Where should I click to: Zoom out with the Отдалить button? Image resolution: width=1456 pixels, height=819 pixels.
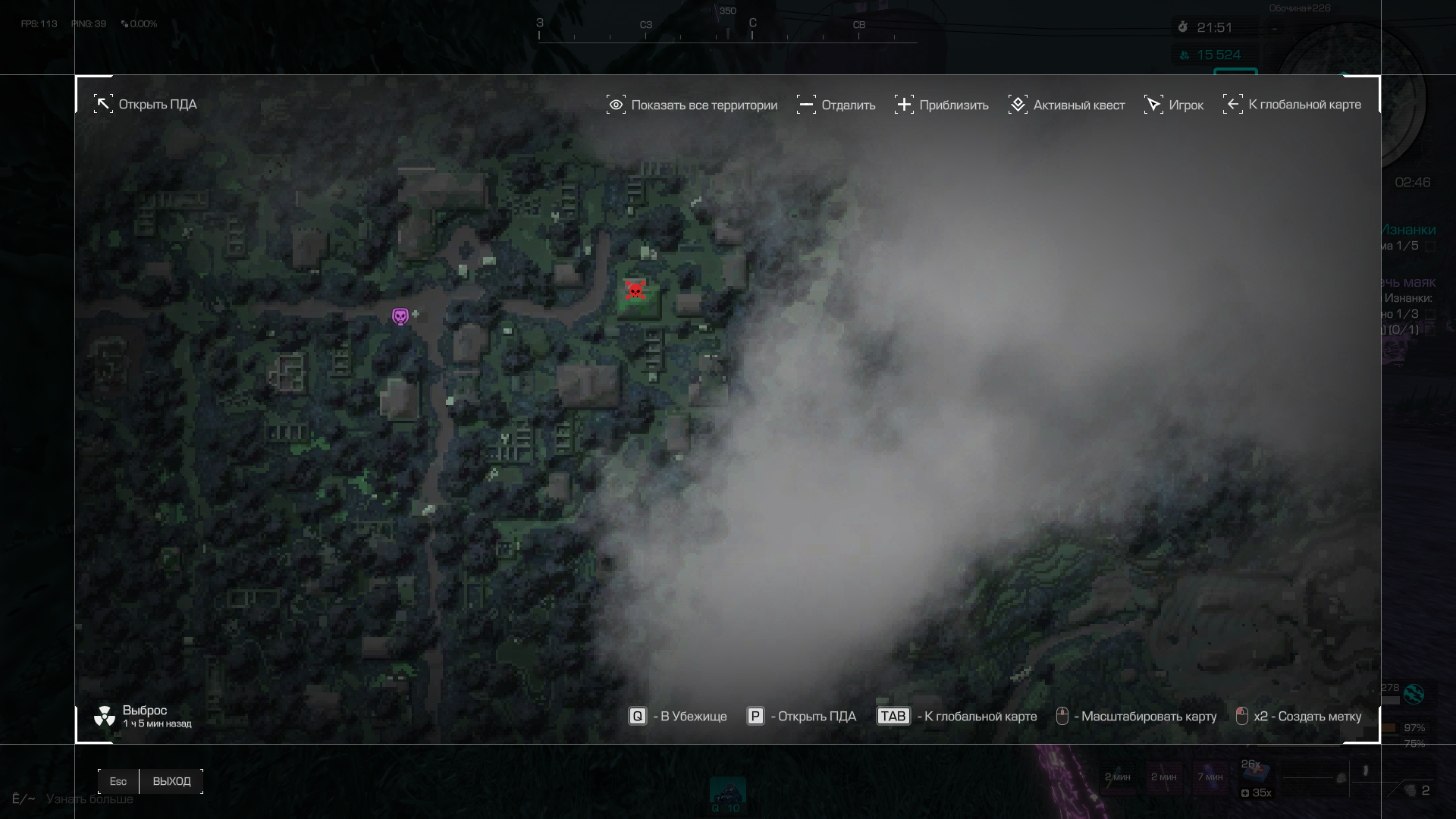tap(836, 105)
